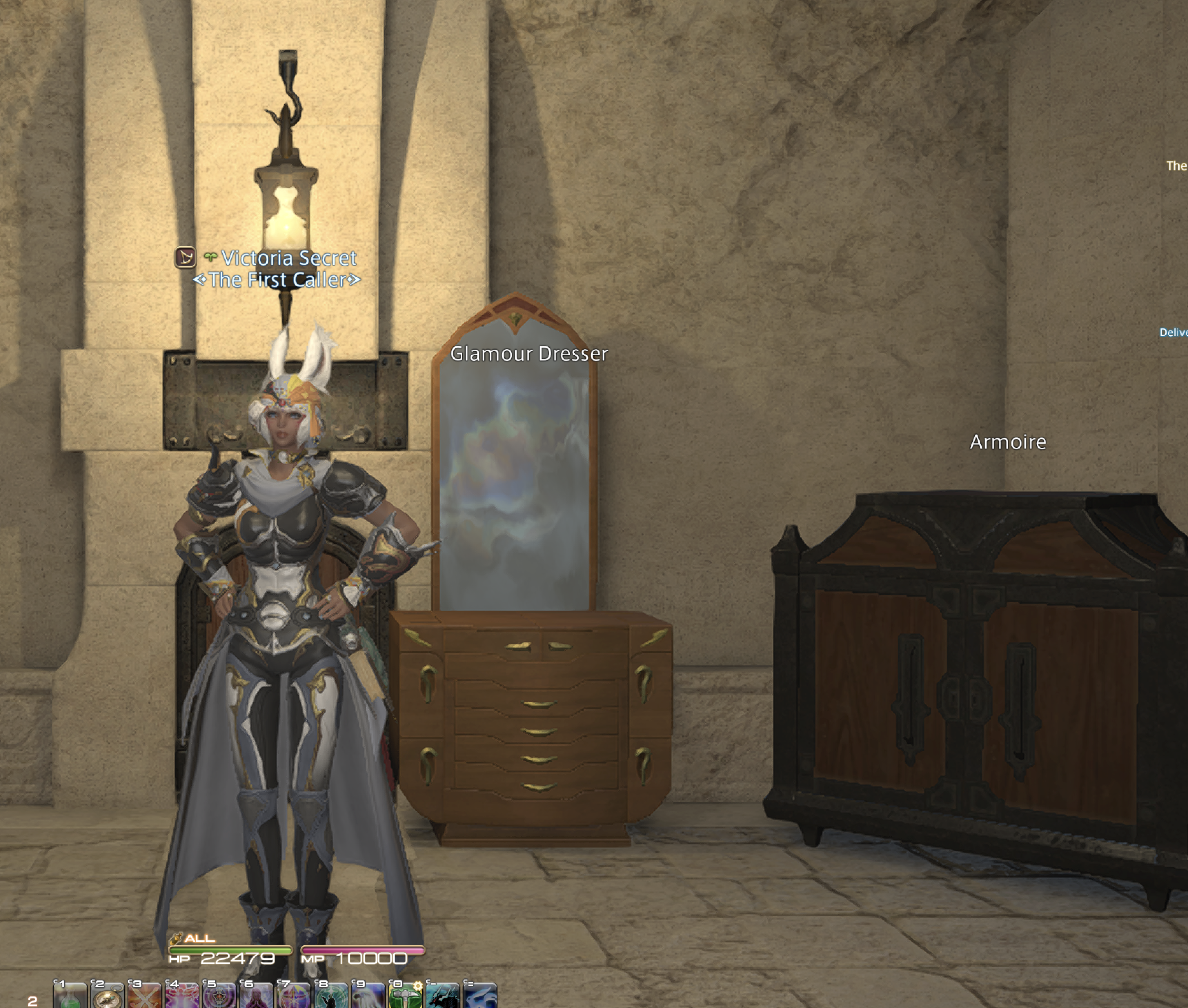Viewport: 1188px width, 1008px height.
Task: Open the hammer repair action icon
Action: pos(405,997)
